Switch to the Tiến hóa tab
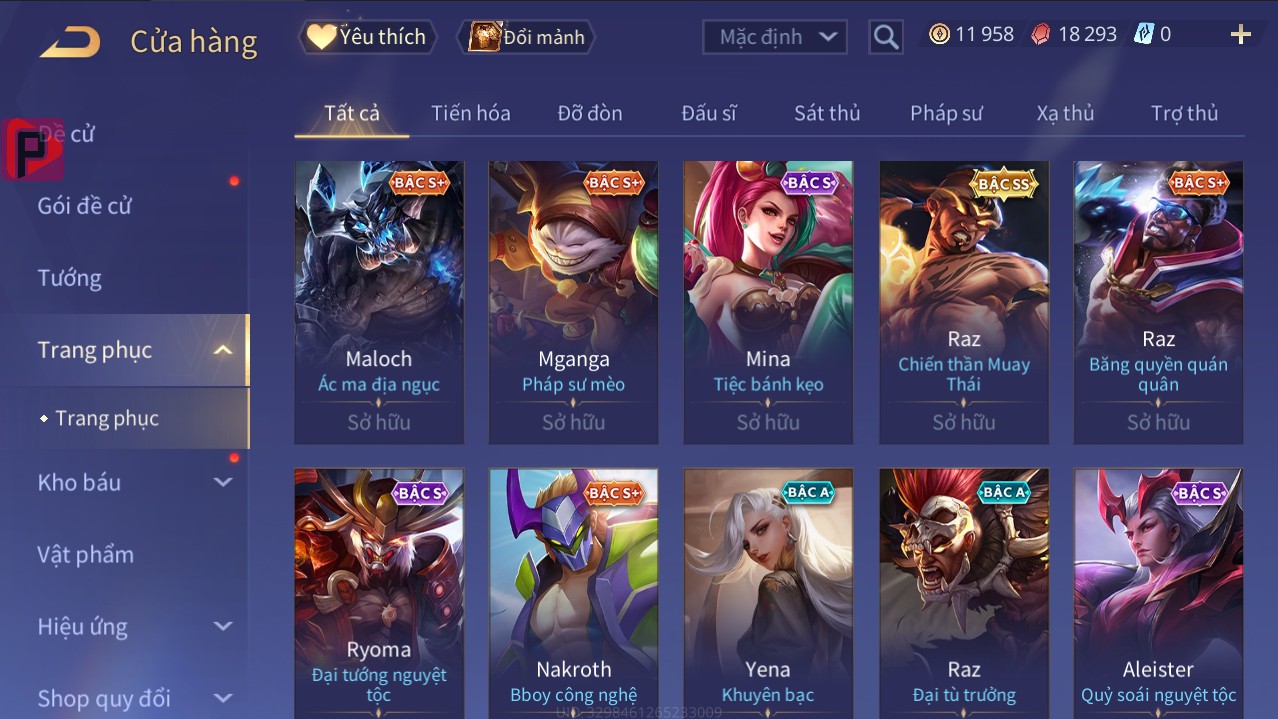Viewport: 1278px width, 719px height. (x=470, y=113)
